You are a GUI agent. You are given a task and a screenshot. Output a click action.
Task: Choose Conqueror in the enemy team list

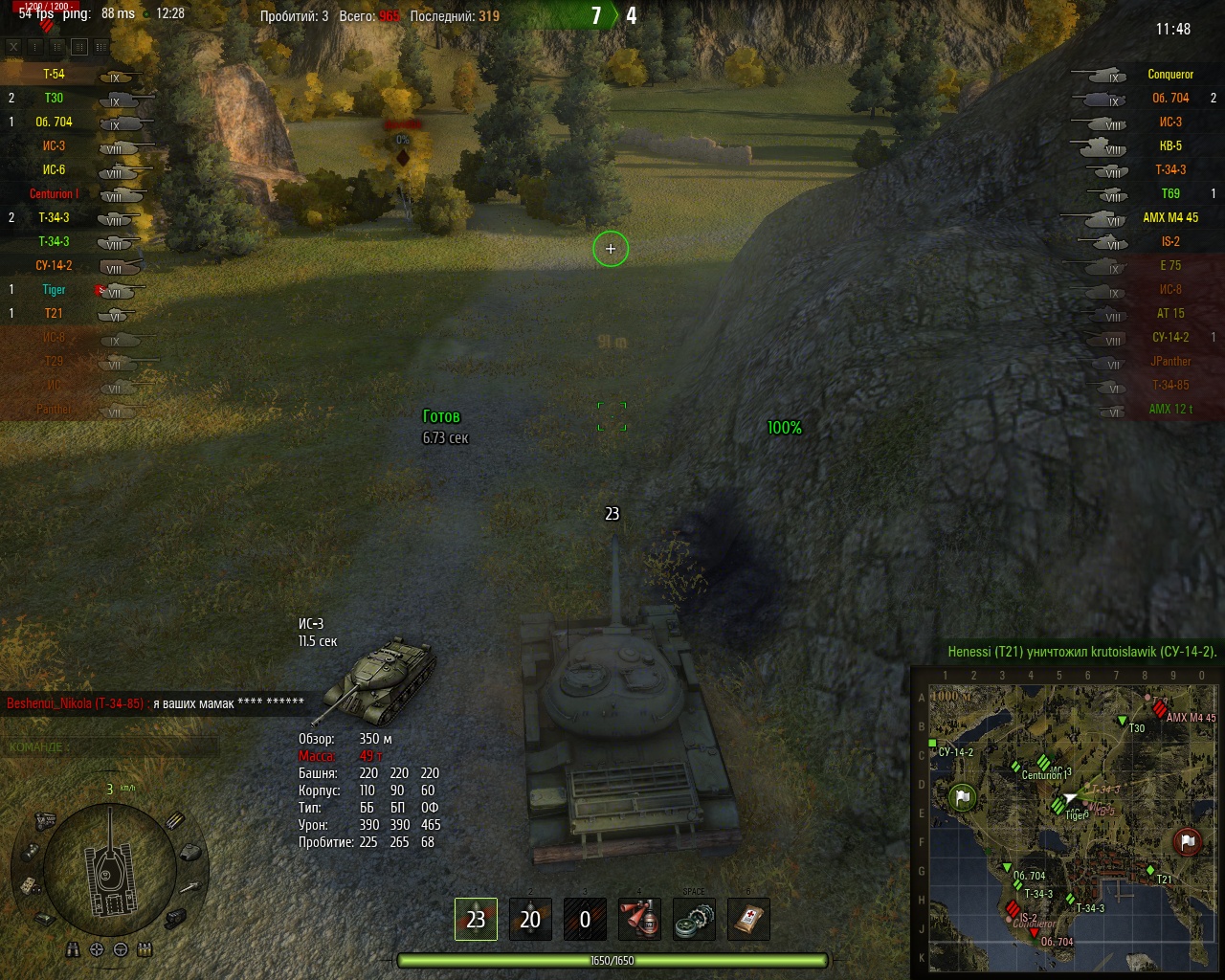click(x=1169, y=74)
